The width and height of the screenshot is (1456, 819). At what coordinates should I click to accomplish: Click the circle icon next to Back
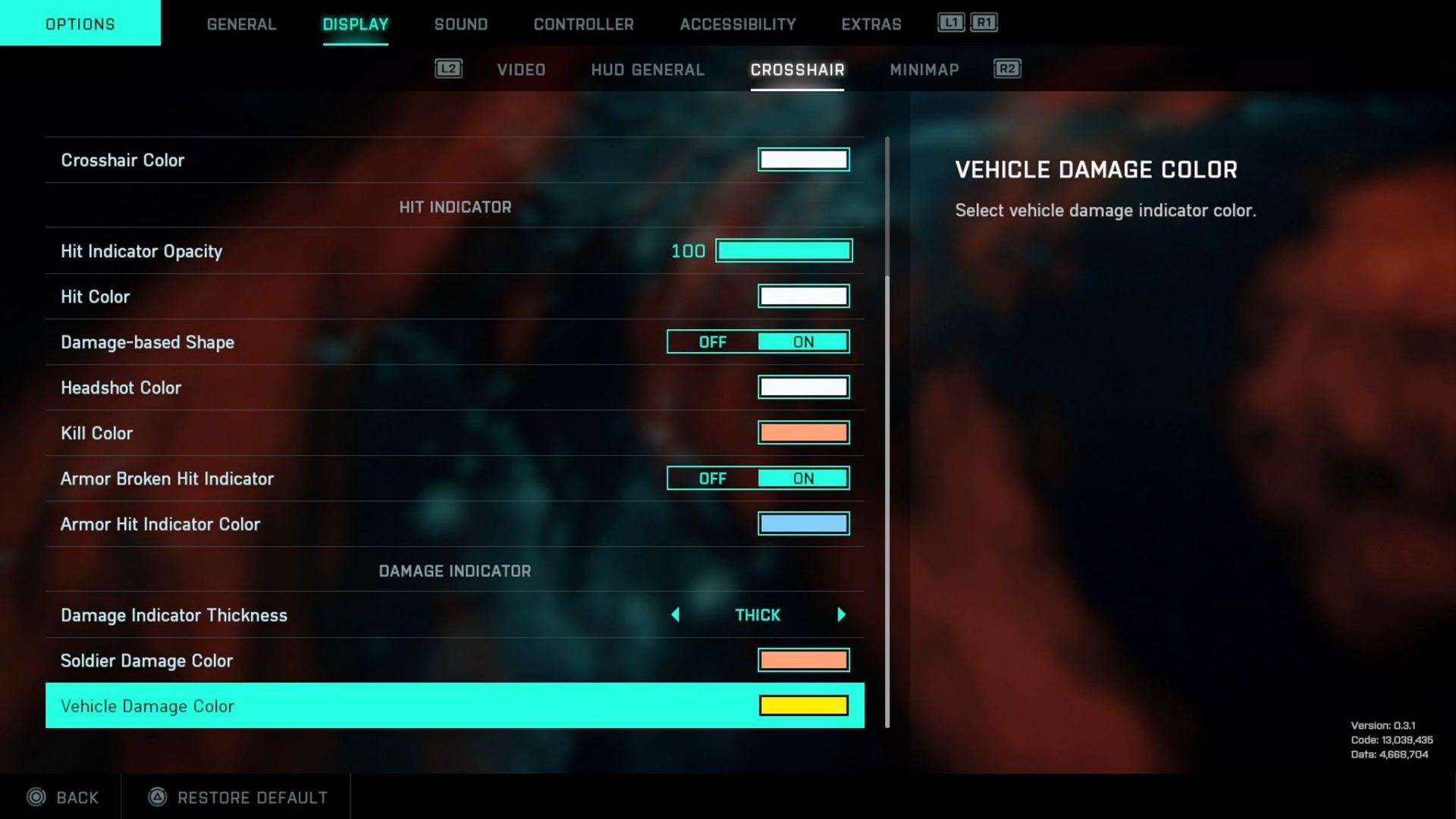(37, 797)
